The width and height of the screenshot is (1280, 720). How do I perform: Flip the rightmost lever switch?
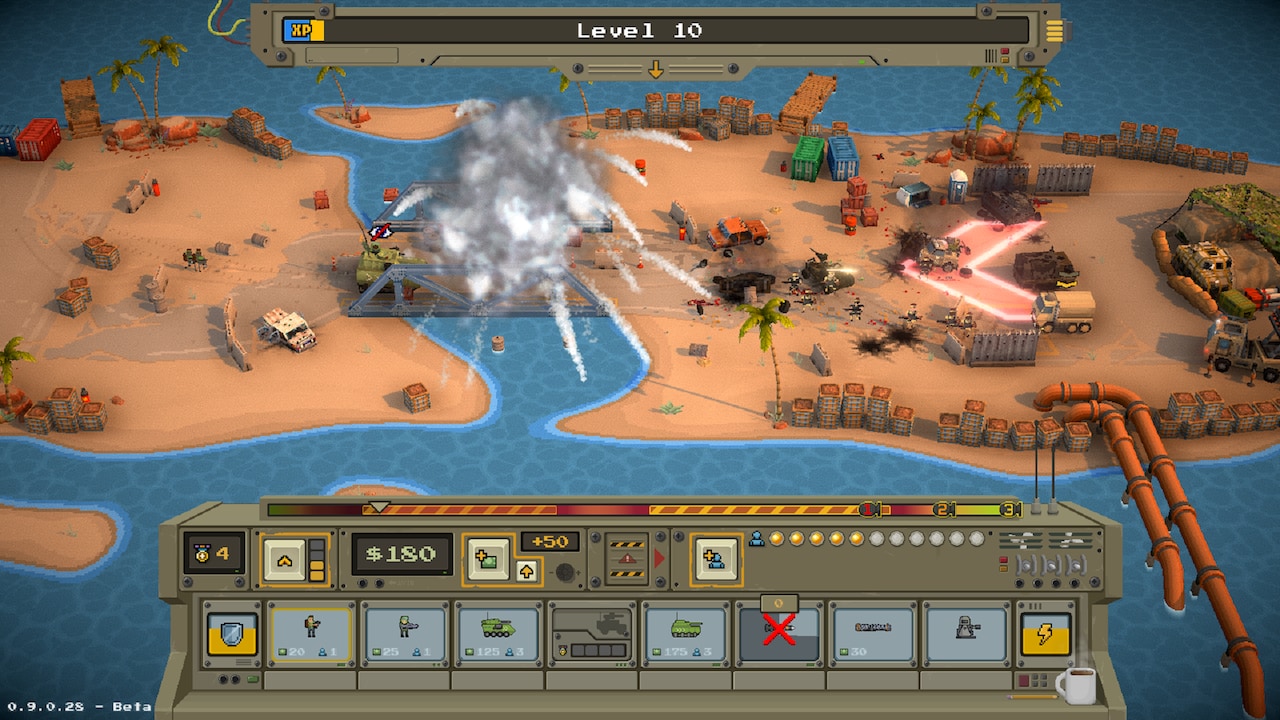1076,566
